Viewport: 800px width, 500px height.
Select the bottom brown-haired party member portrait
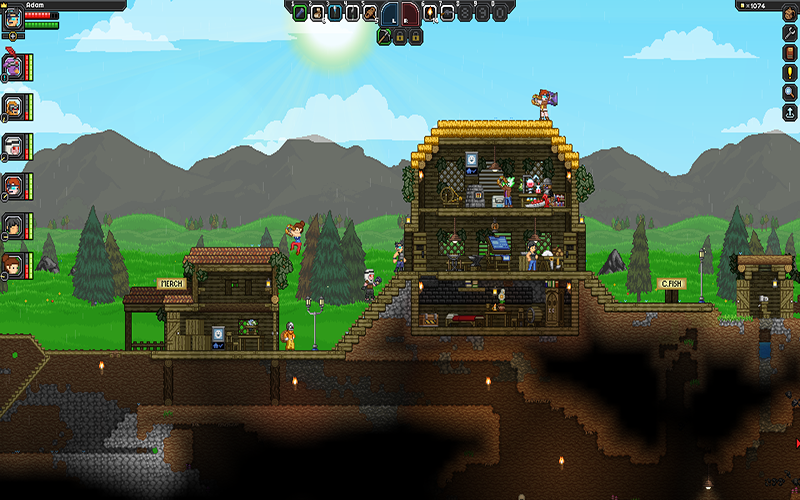click(13, 265)
